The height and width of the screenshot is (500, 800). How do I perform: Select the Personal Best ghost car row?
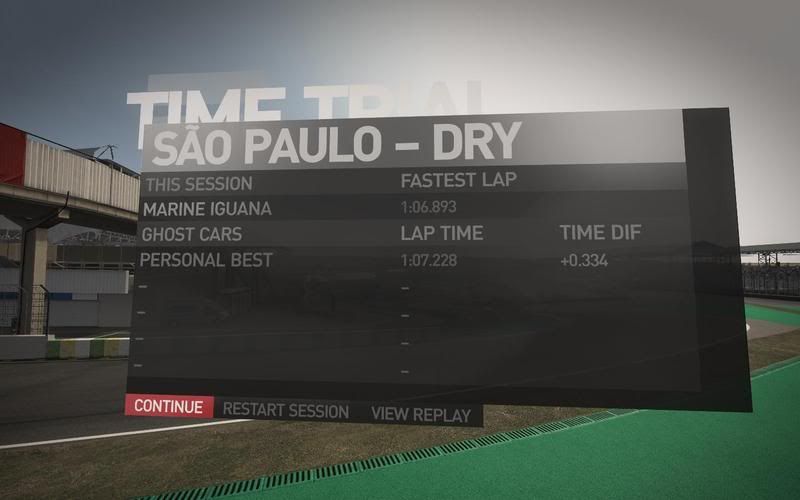tap(400, 260)
